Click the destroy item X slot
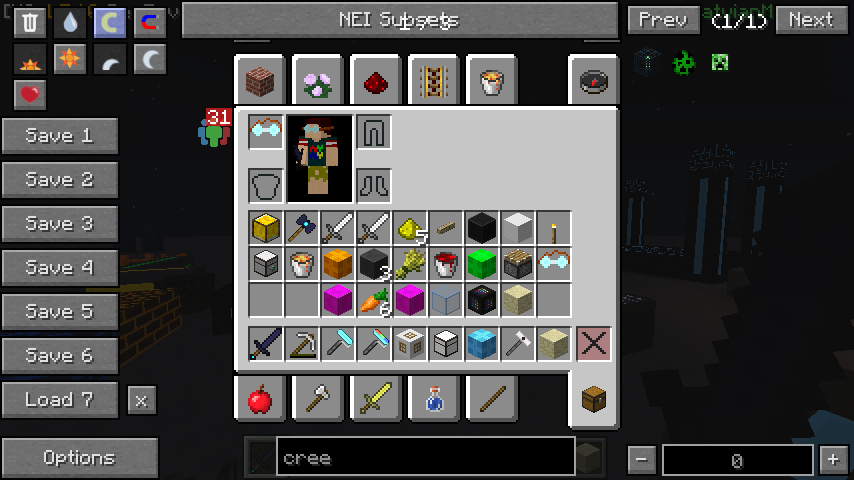Screen dimensions: 854x480 pyautogui.click(x=593, y=344)
